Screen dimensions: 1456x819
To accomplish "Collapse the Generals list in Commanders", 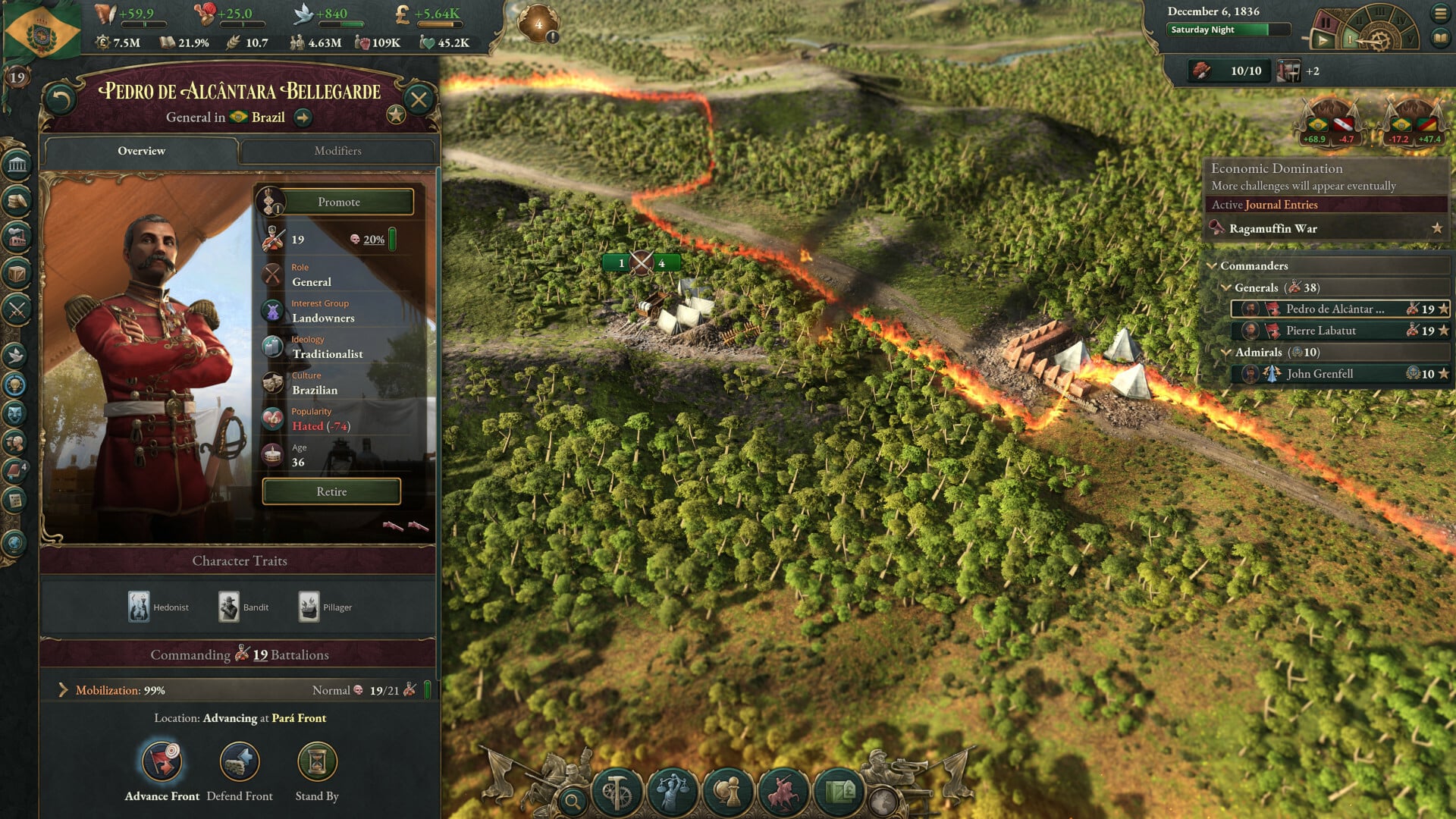I will pyautogui.click(x=1228, y=288).
